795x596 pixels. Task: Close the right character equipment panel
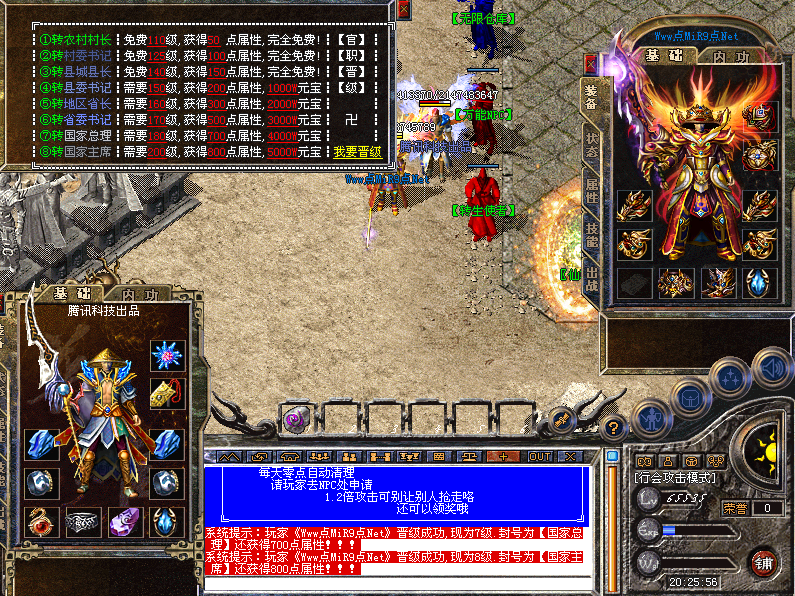591,64
